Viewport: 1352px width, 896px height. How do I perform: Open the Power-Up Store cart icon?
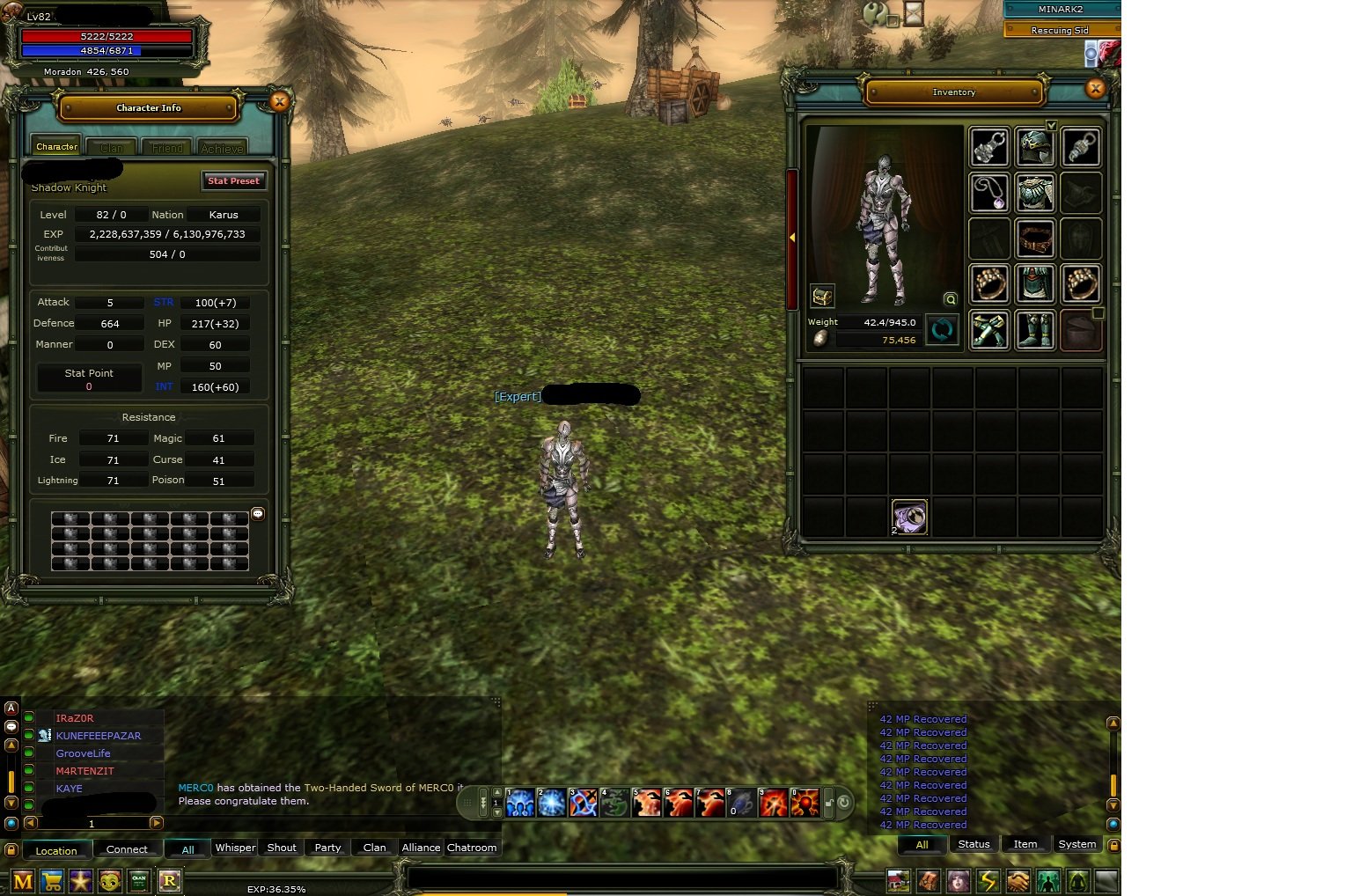click(50, 881)
